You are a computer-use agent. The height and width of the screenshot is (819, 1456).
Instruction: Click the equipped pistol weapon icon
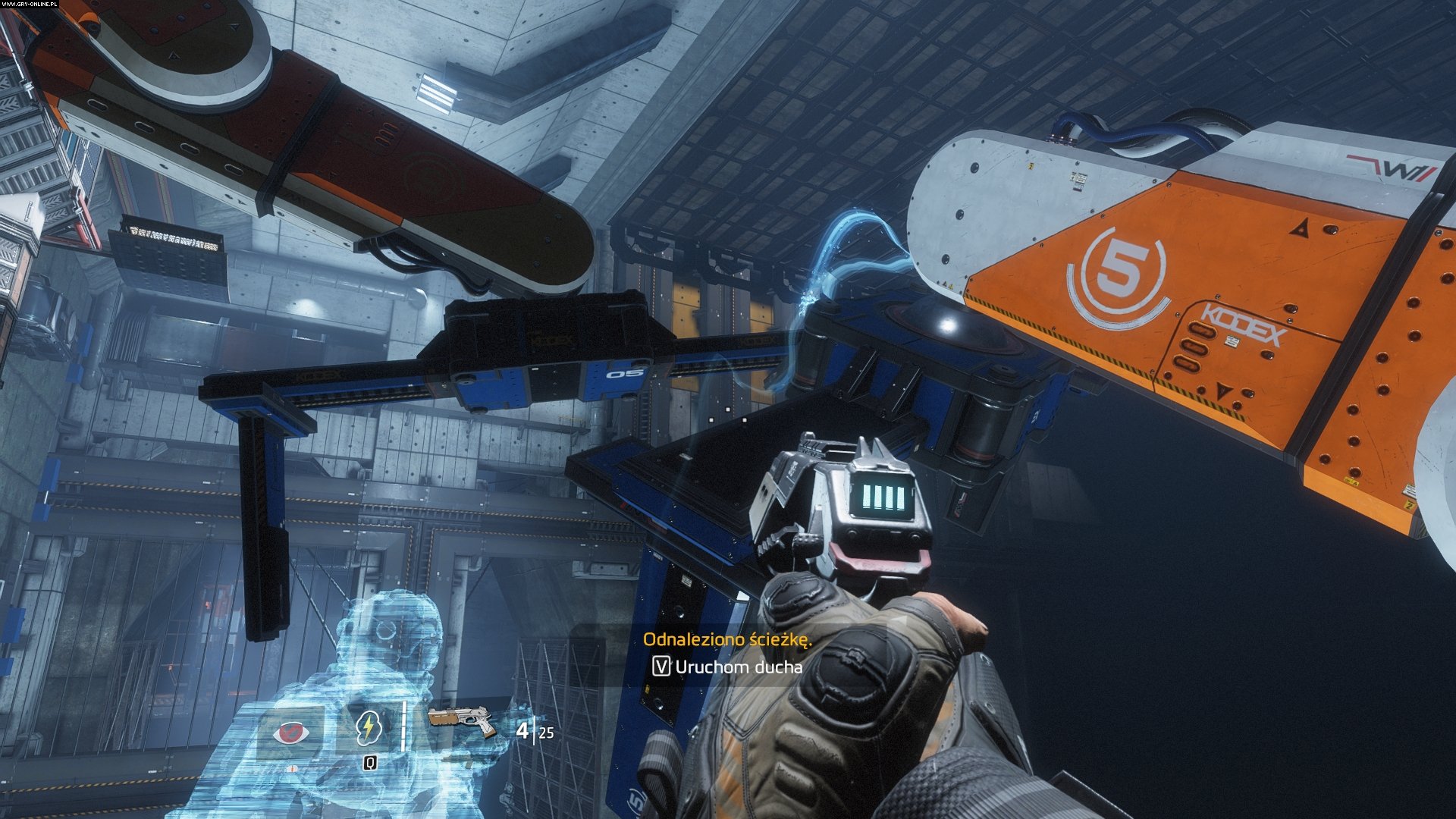click(x=461, y=722)
